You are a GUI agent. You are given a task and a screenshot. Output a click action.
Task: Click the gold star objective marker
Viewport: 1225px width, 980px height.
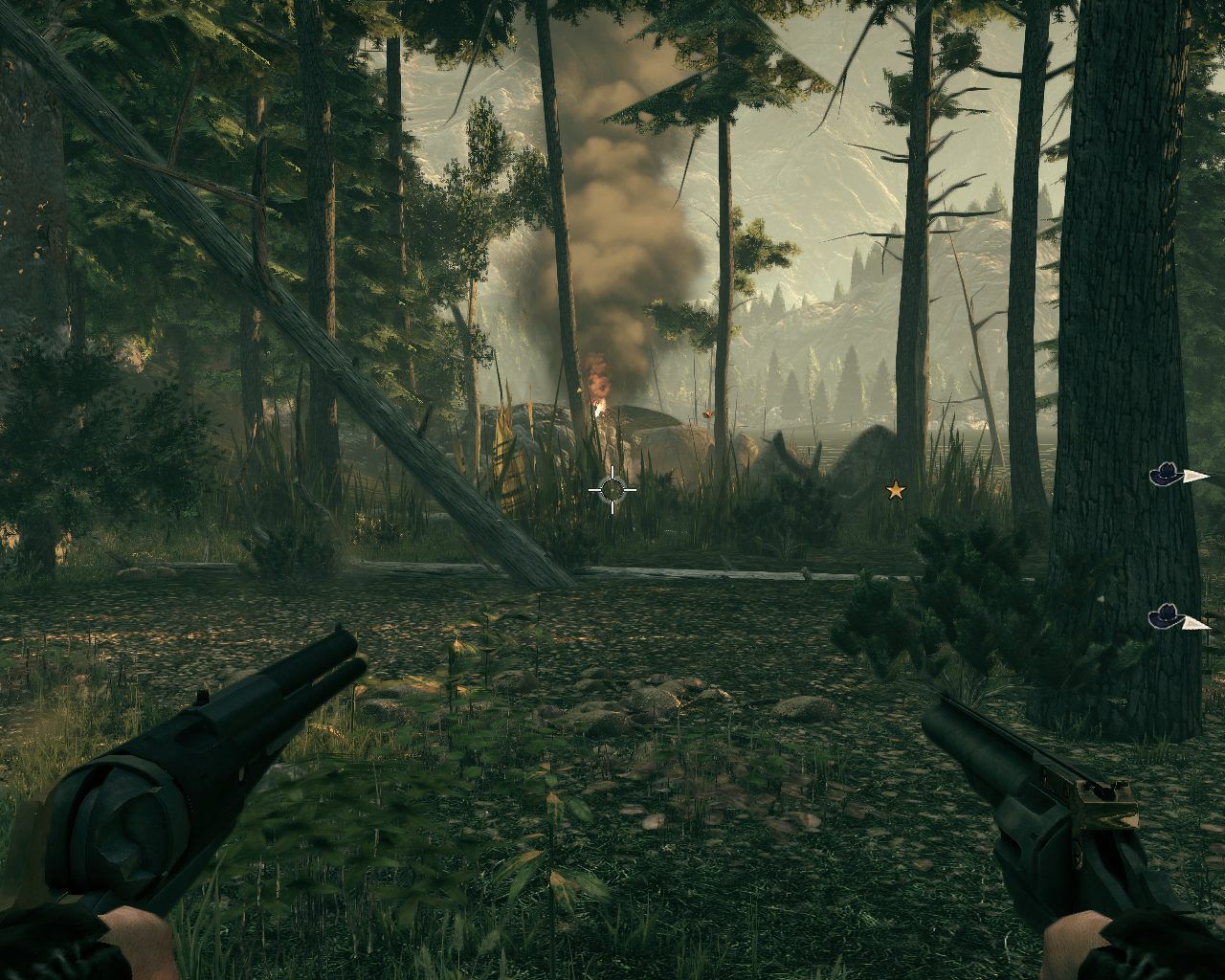895,491
